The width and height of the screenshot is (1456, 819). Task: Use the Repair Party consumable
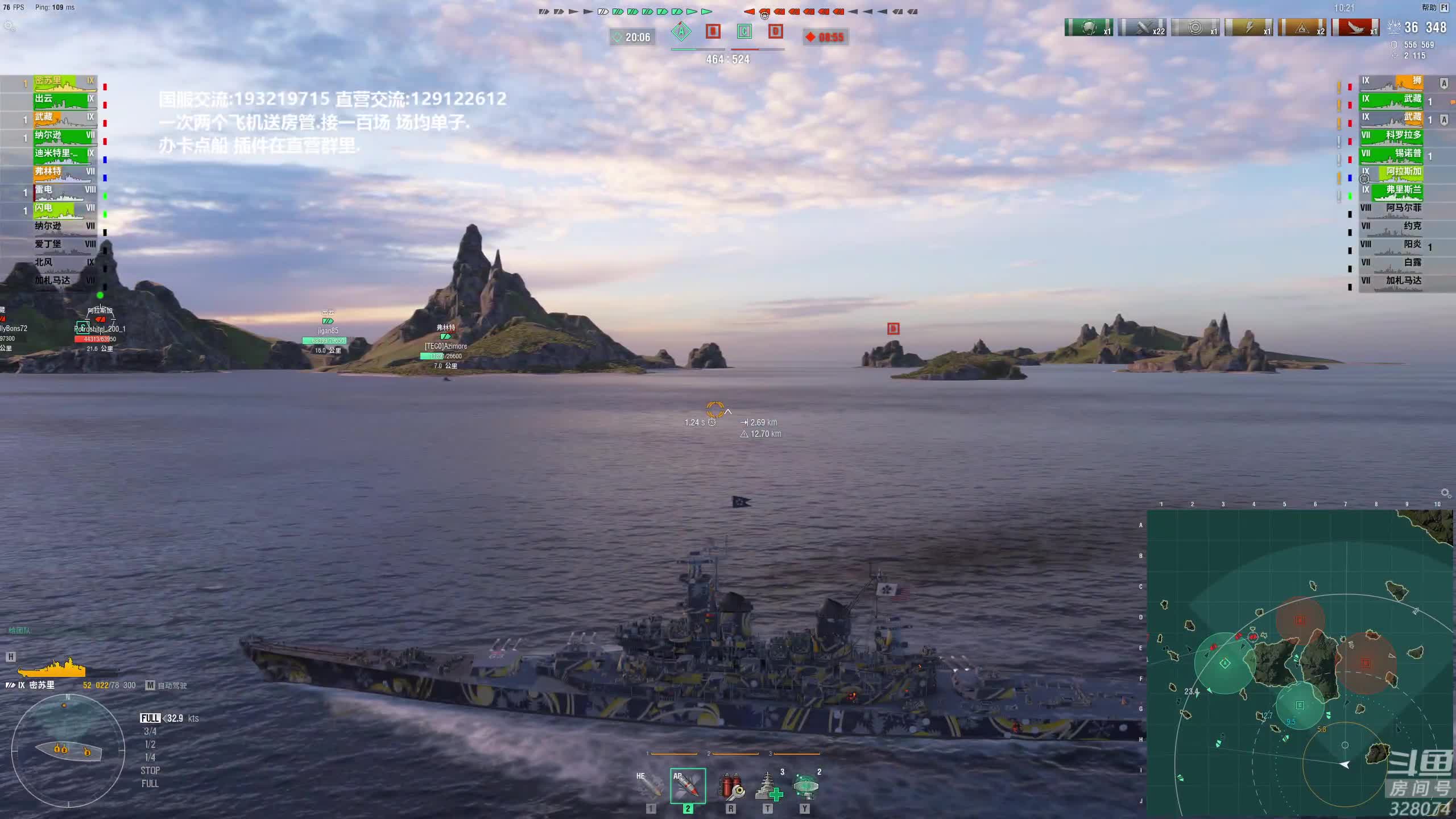768,786
